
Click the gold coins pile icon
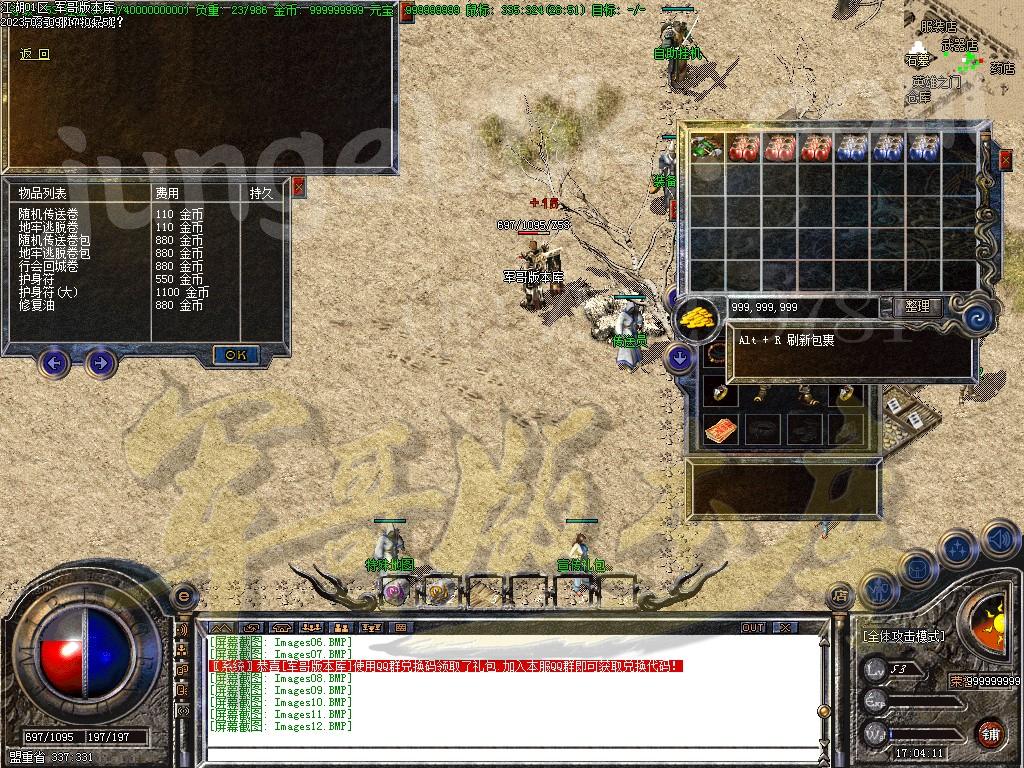697,318
